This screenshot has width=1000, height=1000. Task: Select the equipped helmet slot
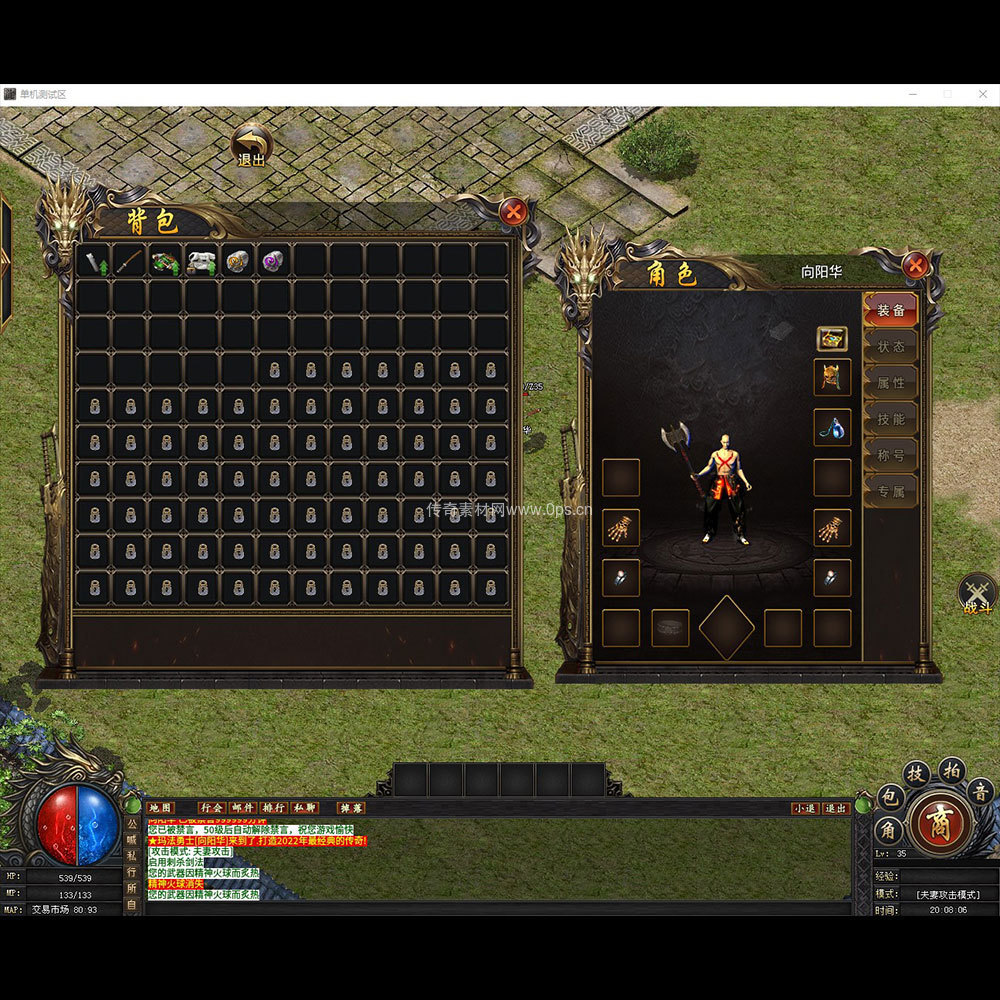[832, 378]
